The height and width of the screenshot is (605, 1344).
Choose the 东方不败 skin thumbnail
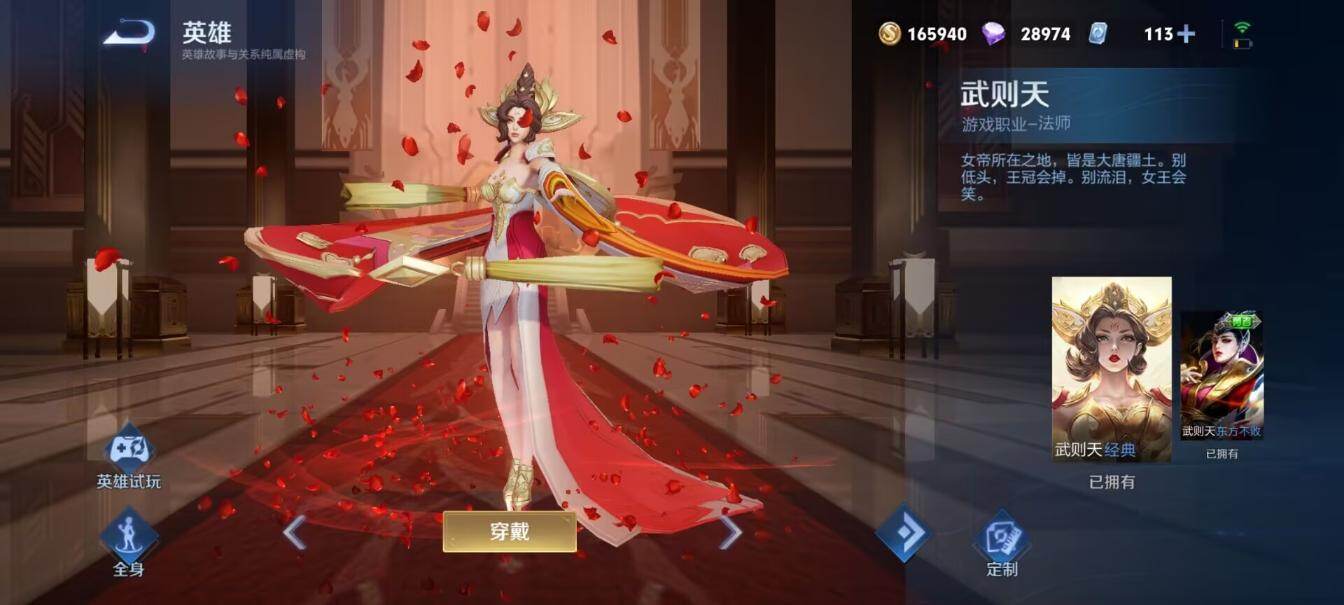point(1221,375)
